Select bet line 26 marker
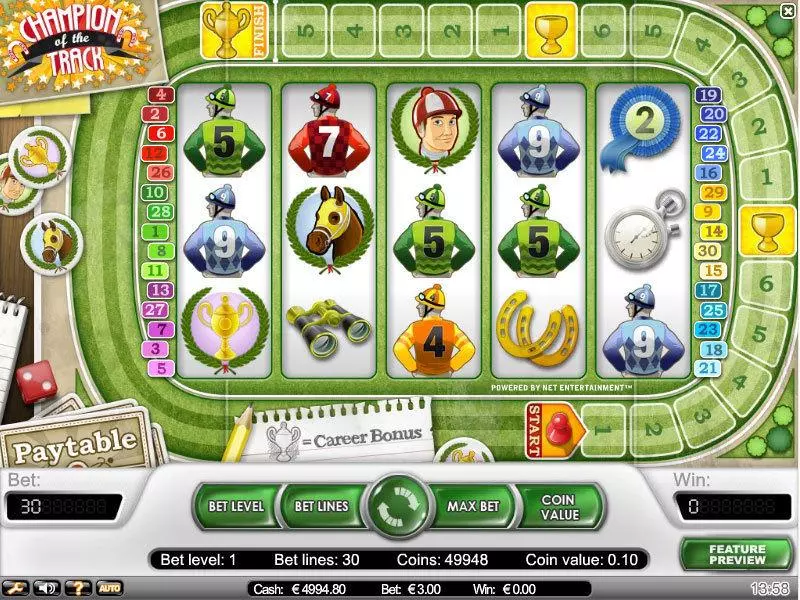The width and height of the screenshot is (800, 600). (x=160, y=172)
